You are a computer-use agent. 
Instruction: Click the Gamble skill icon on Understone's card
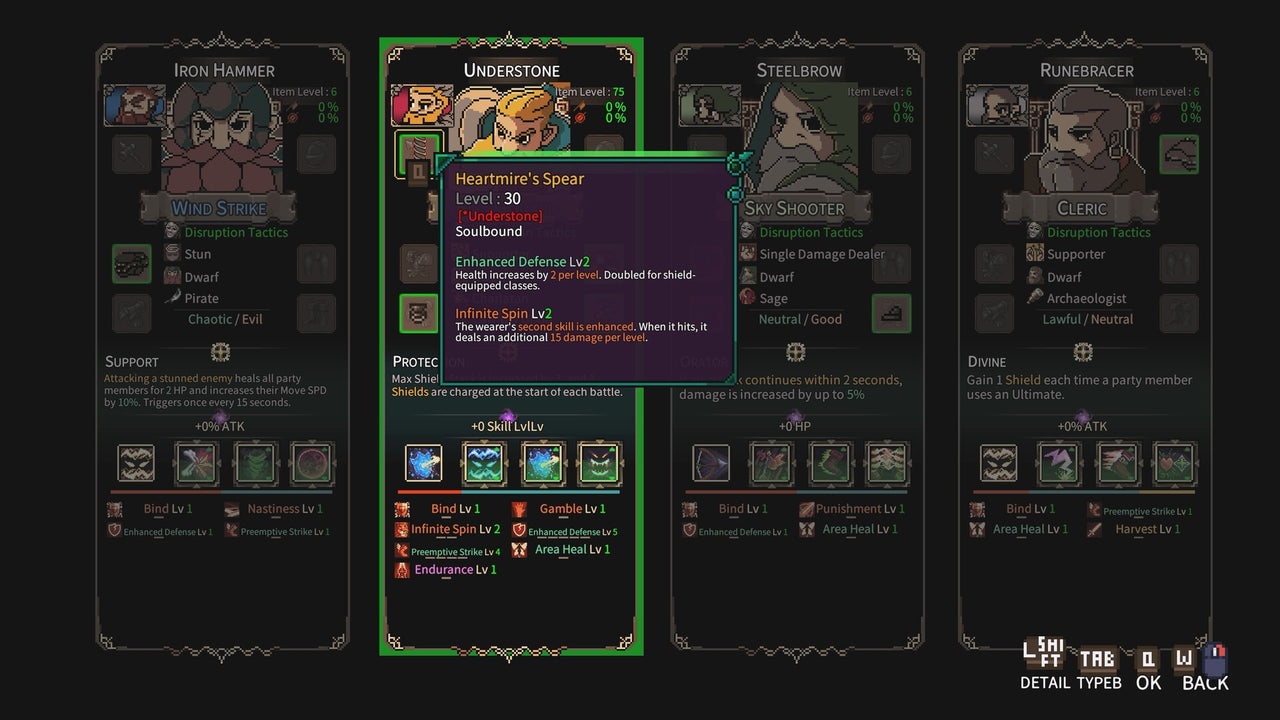coord(518,509)
